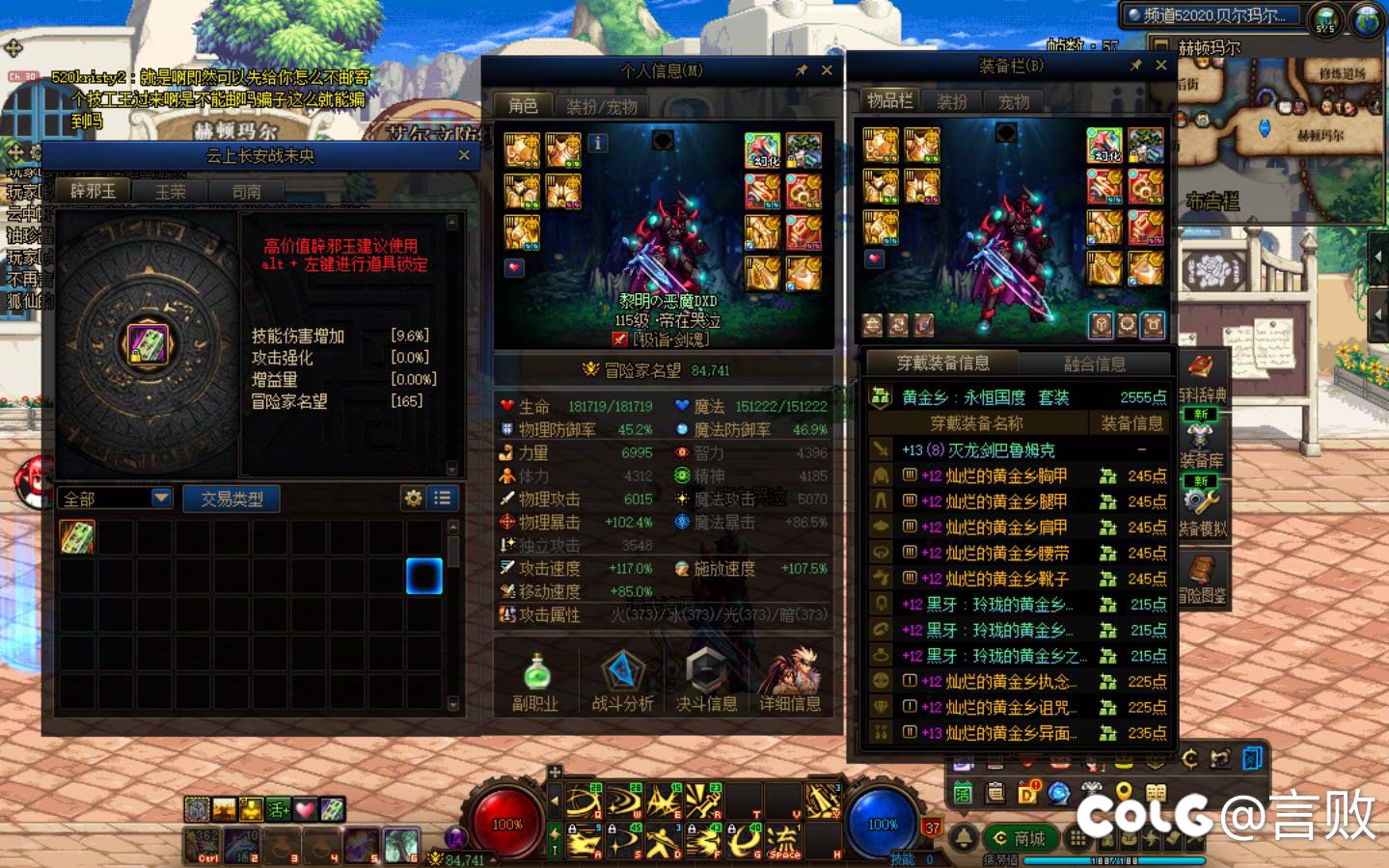1389x868 pixels.
Task: Switch to the 融合信息 tab
Action: coord(1098,362)
